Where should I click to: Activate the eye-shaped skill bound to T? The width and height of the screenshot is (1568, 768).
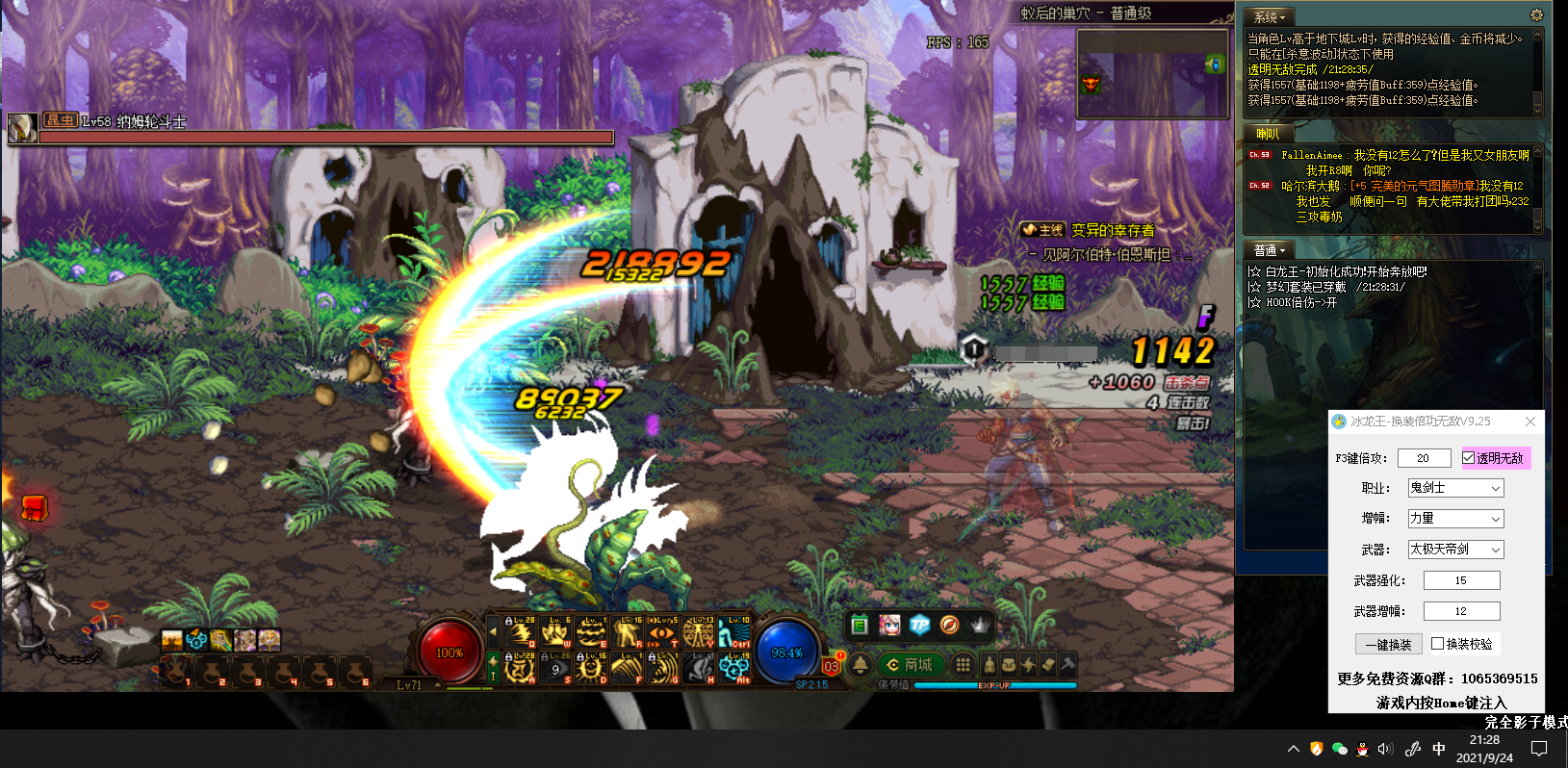661,631
